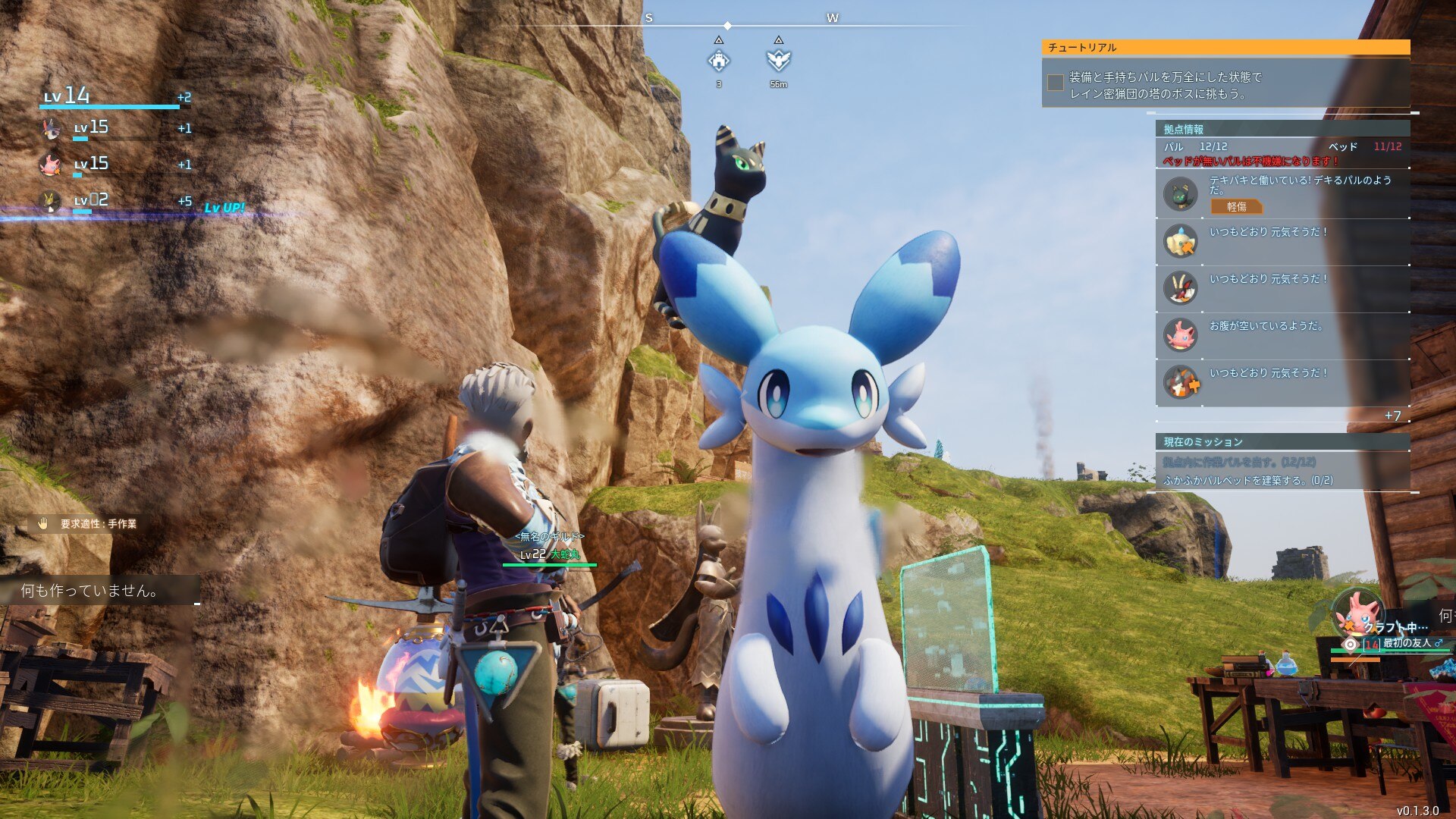The image size is (1456, 819).
Task: Tick the tutorial objective checkbox
Action: 1055,83
